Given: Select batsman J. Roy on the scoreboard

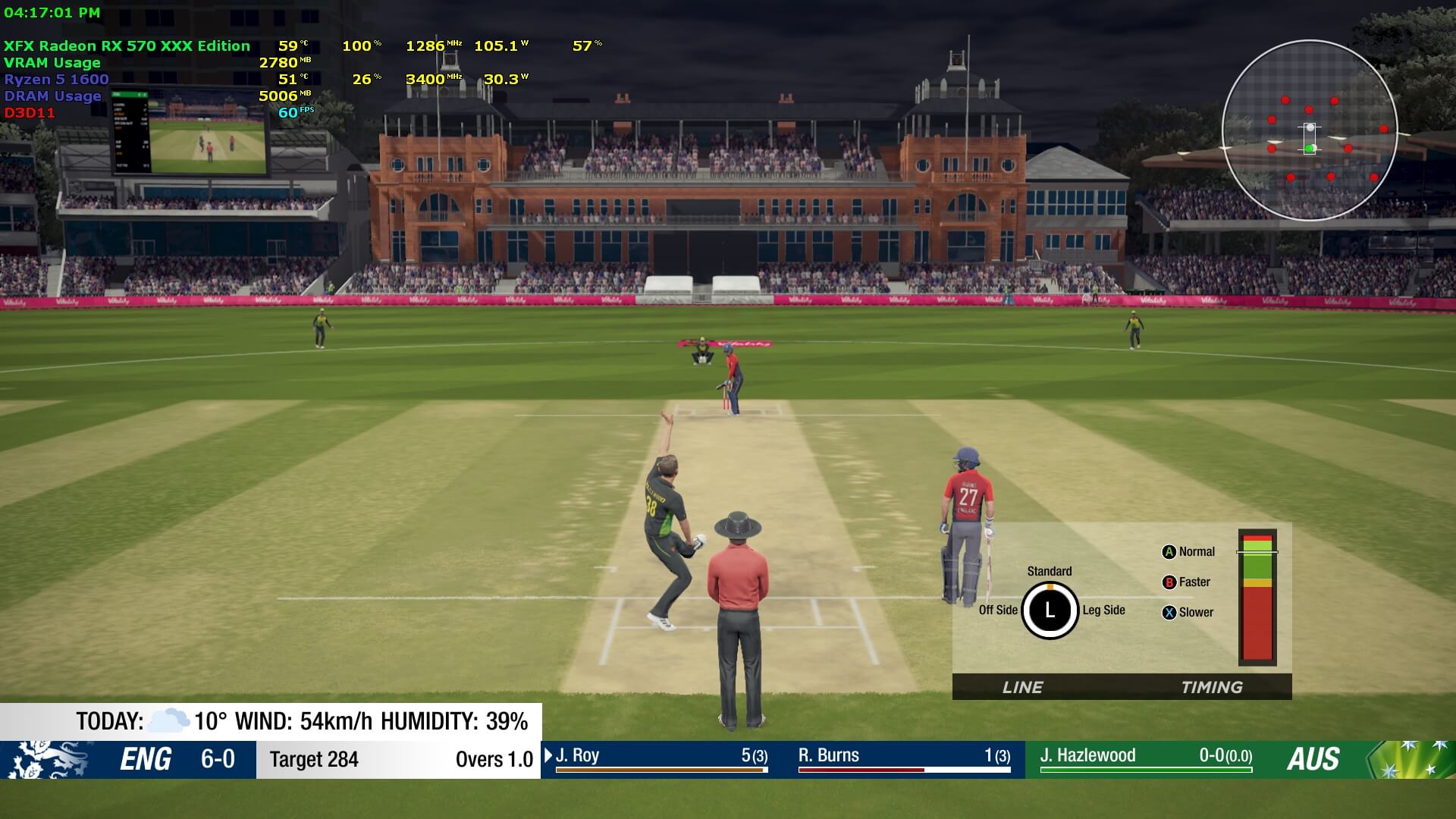Looking at the screenshot, I should (x=661, y=758).
